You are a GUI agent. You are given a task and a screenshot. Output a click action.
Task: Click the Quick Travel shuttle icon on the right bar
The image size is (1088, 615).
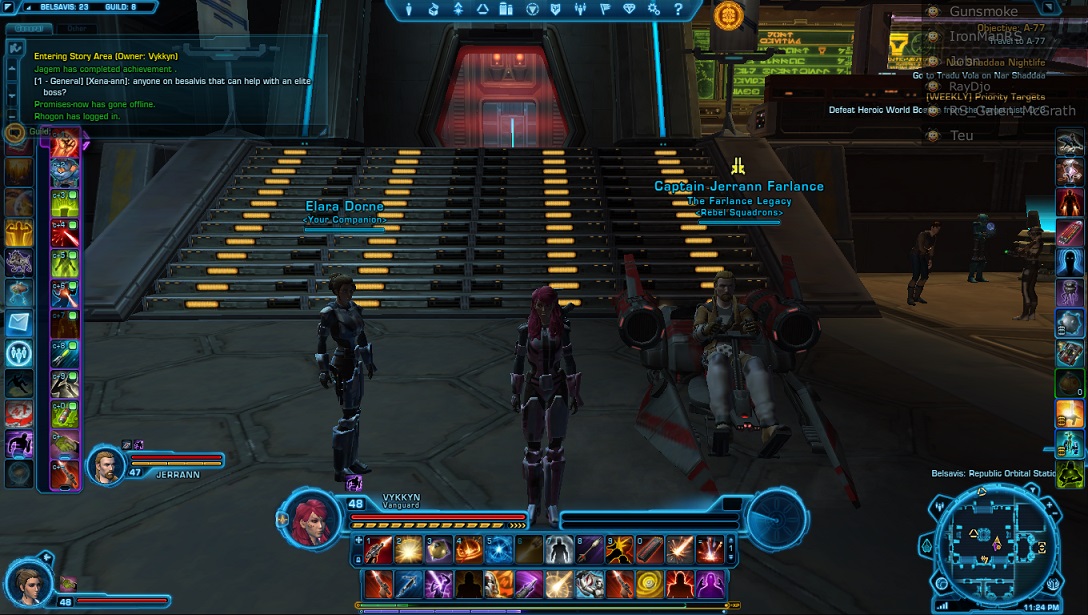[1070, 144]
